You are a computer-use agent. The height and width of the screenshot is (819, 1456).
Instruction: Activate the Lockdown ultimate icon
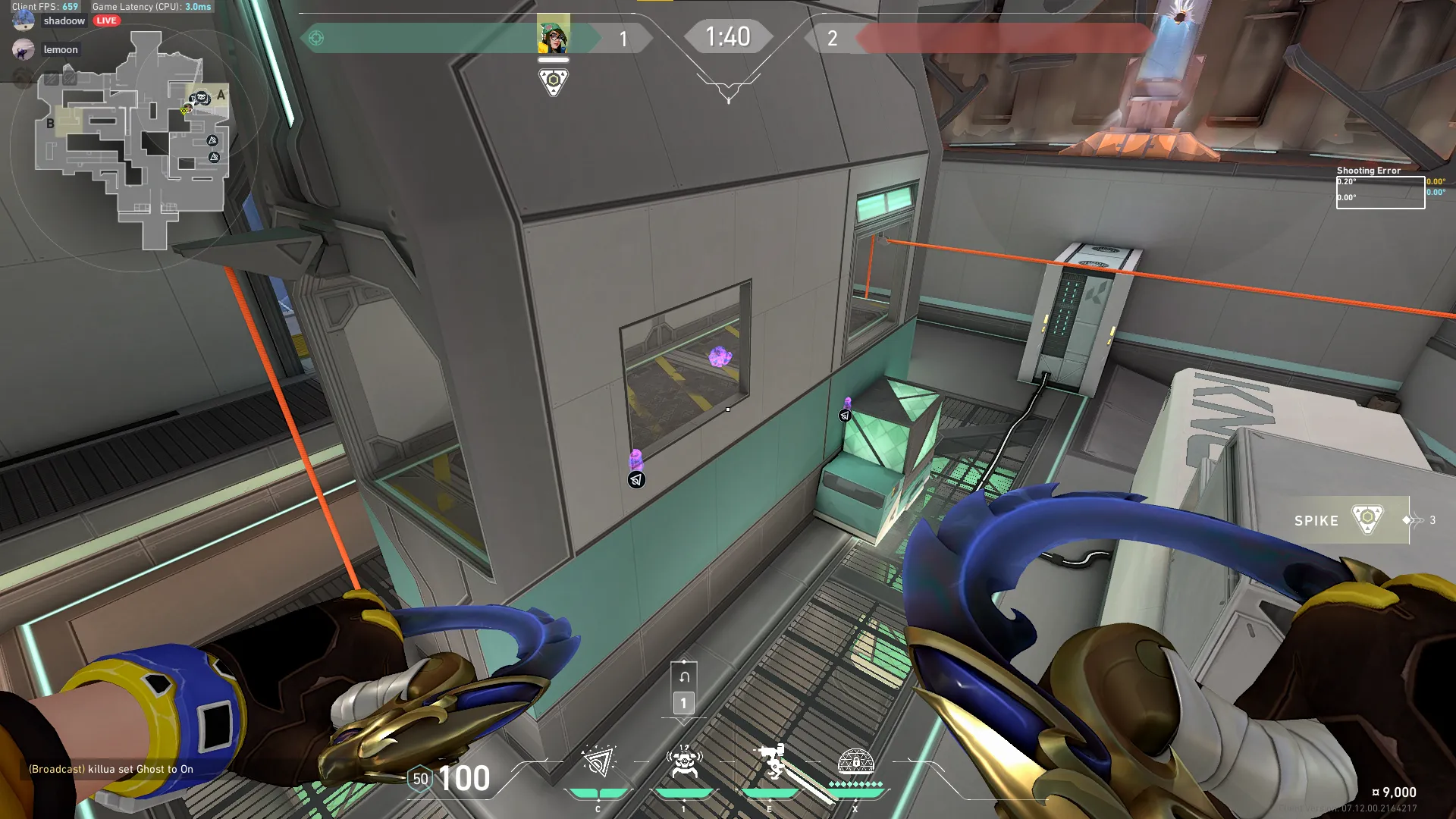click(x=855, y=762)
